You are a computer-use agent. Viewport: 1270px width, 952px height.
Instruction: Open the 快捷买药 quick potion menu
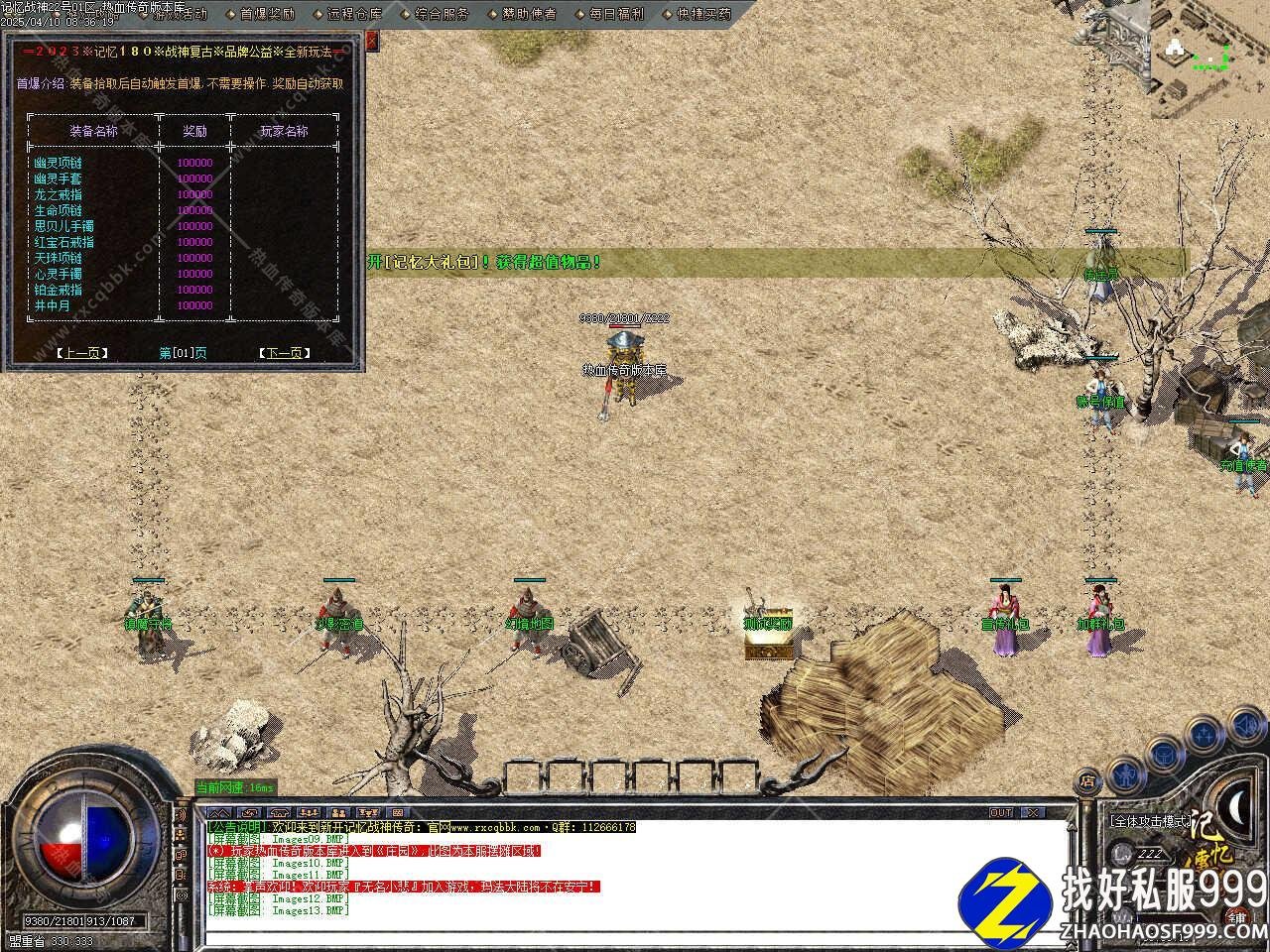pyautogui.click(x=703, y=15)
